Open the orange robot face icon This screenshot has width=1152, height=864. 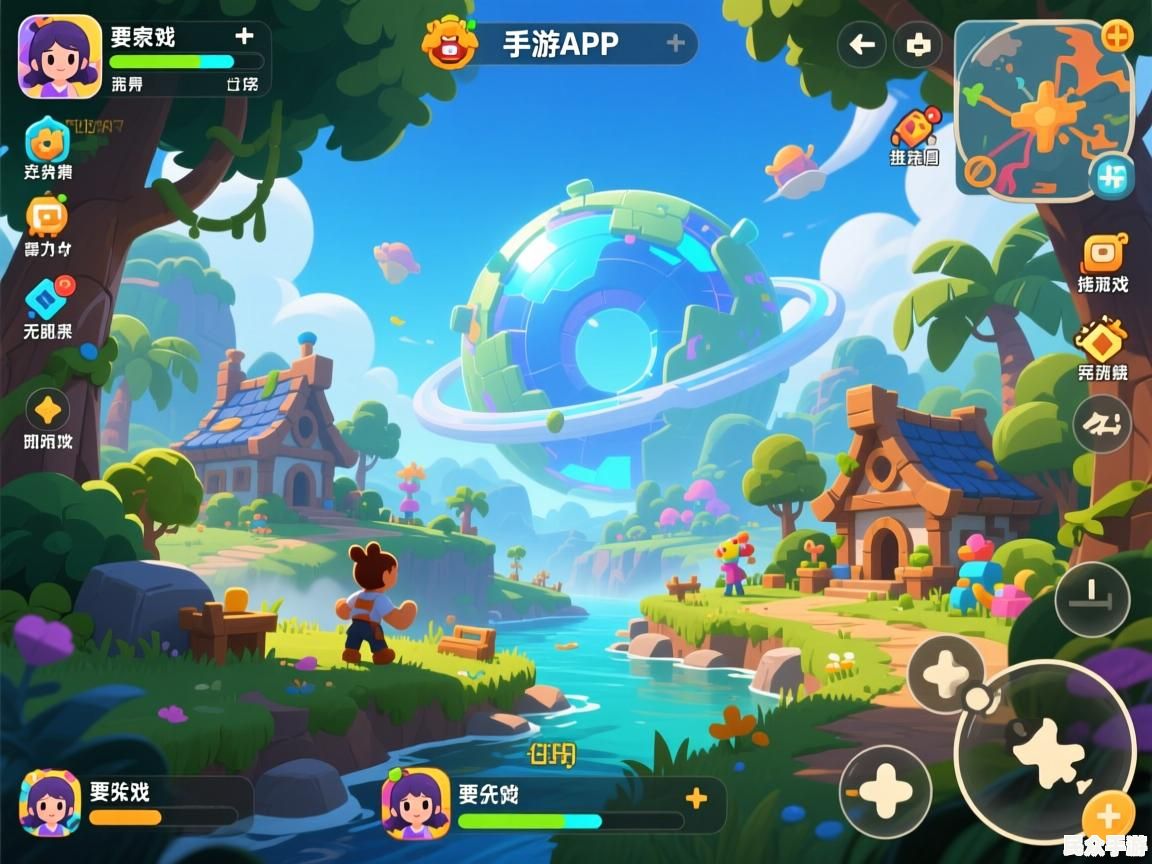(47, 215)
